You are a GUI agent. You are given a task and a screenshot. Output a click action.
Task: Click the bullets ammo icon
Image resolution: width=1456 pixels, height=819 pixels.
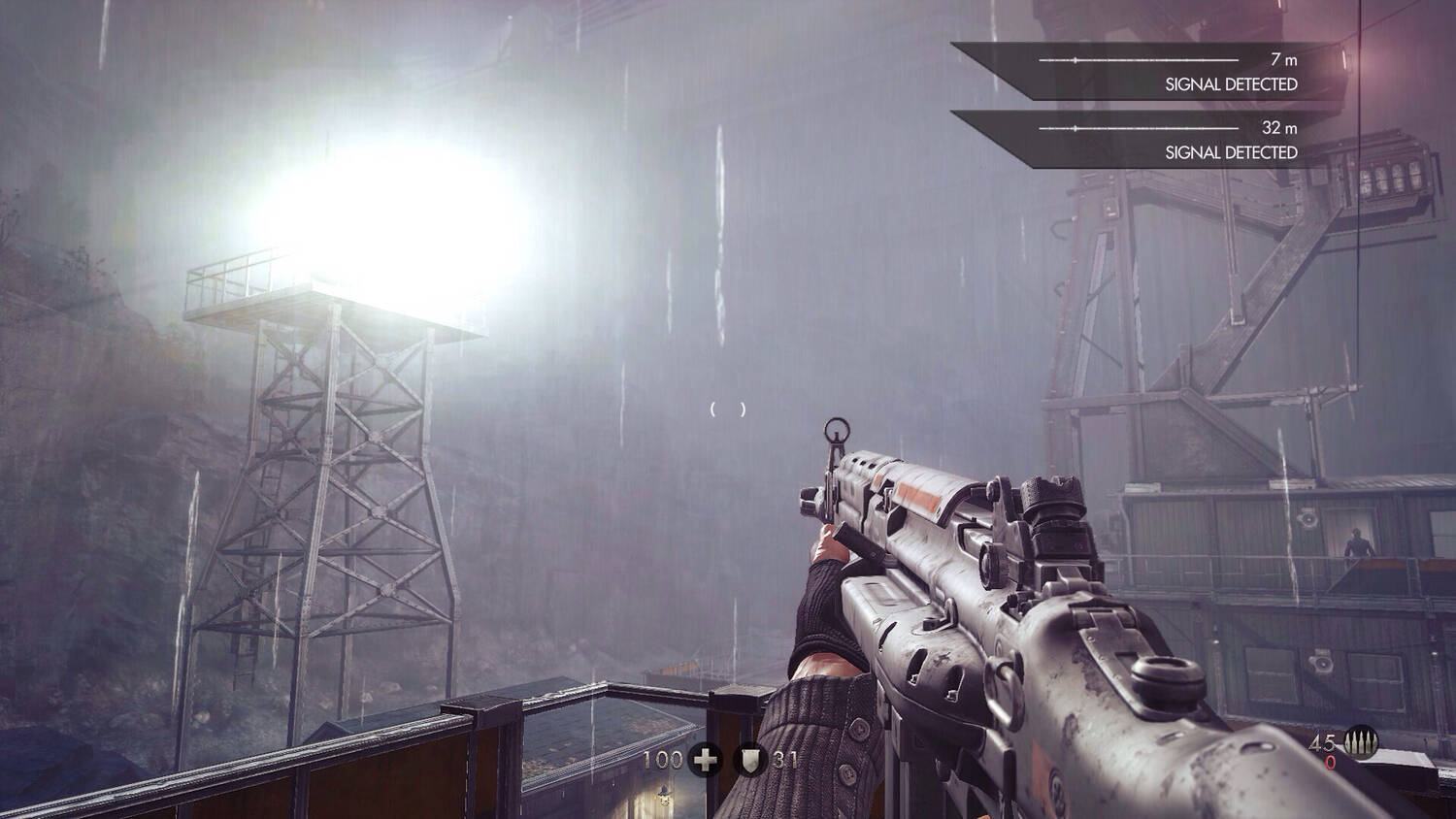pos(1364,745)
